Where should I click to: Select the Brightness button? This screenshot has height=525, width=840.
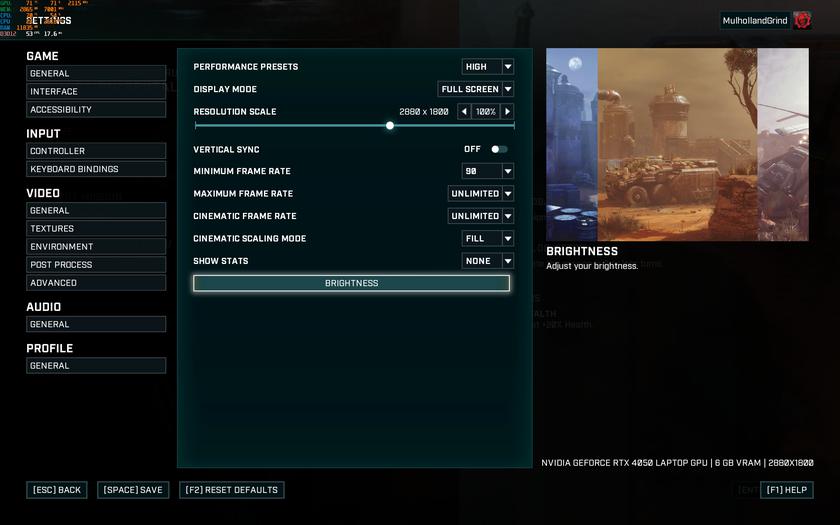pos(351,283)
